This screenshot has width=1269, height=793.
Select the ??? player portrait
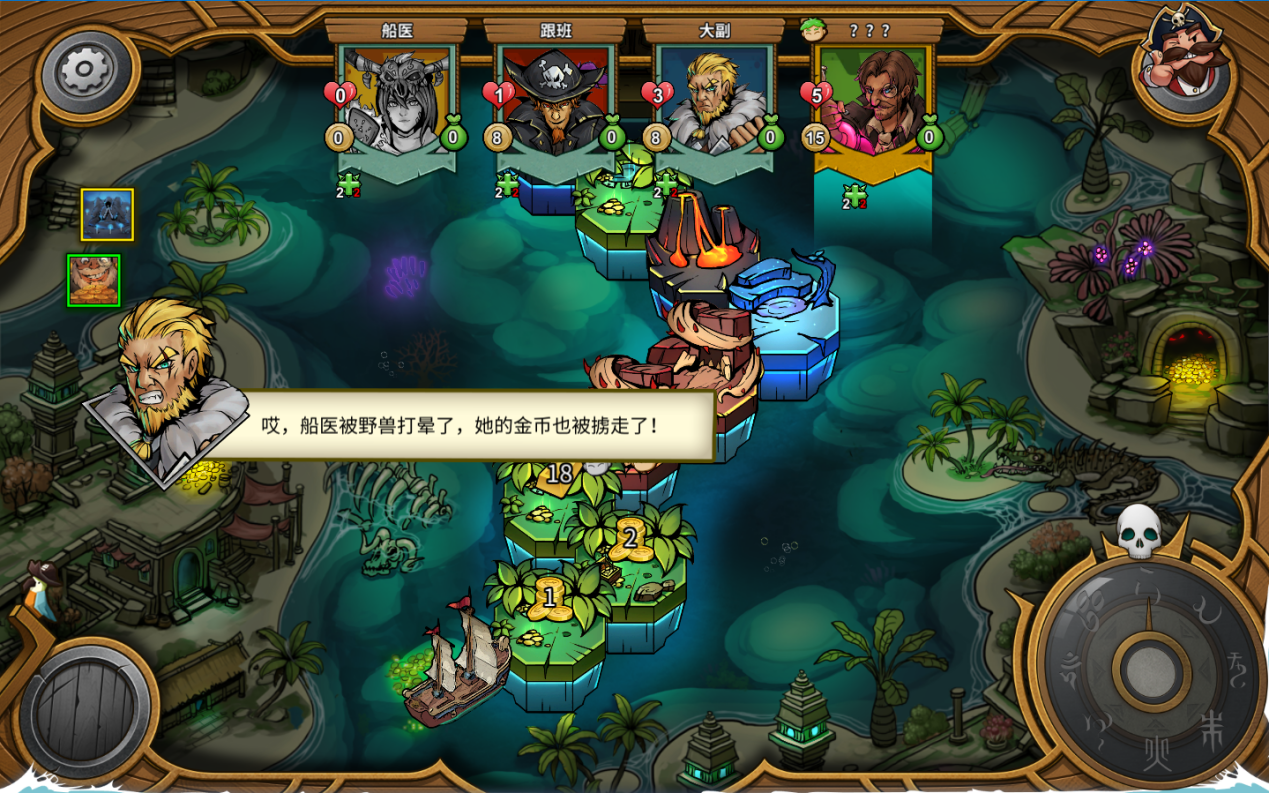tap(873, 100)
